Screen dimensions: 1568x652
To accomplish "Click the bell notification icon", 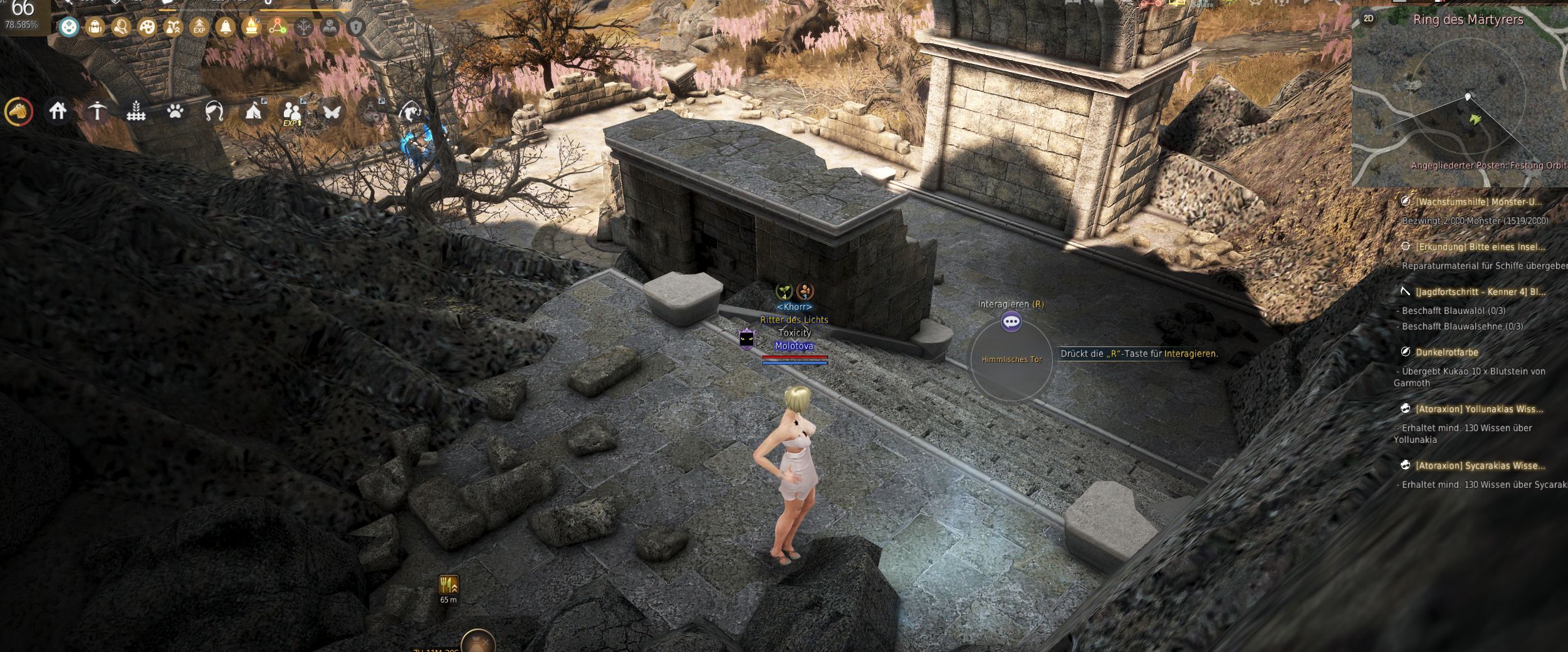I will click(x=225, y=27).
